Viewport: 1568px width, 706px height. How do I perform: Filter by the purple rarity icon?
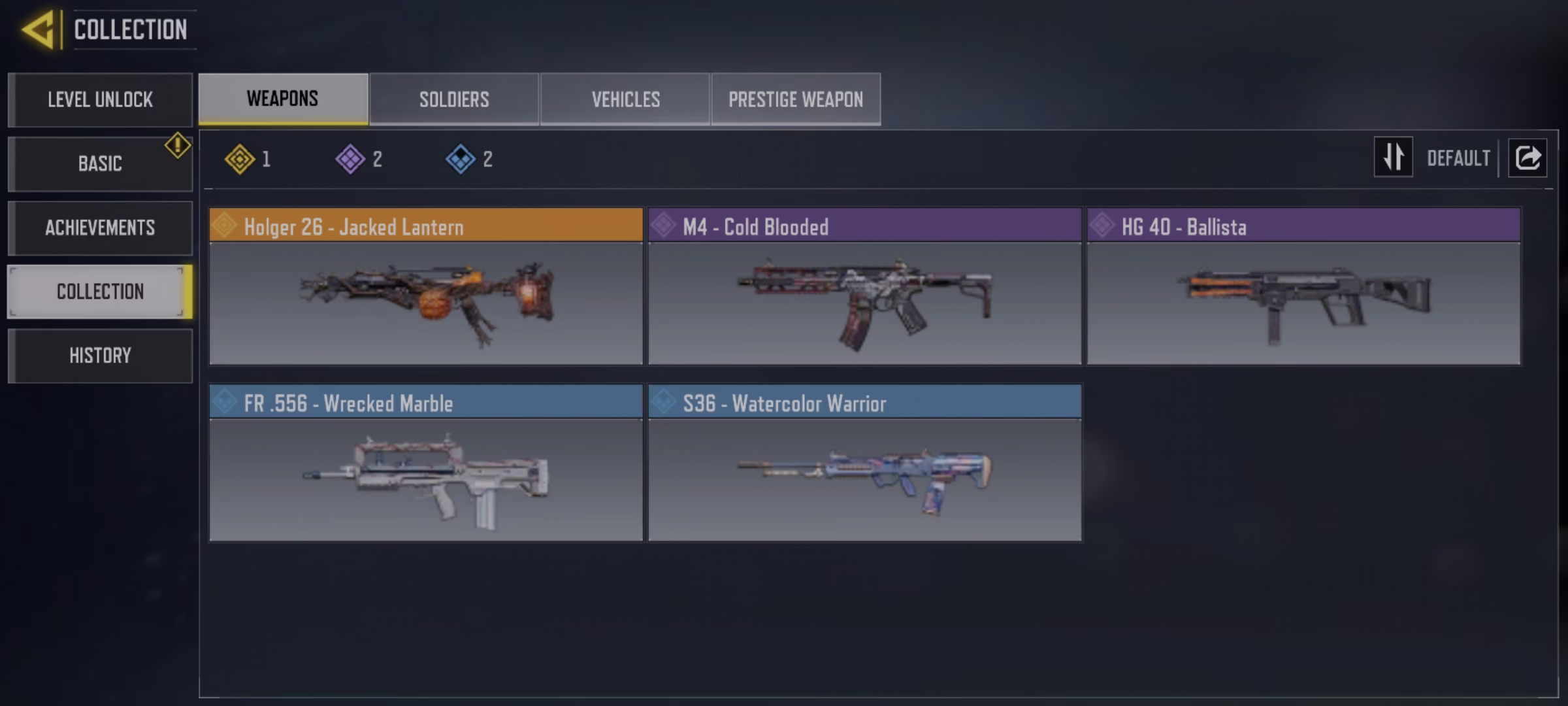[350, 159]
